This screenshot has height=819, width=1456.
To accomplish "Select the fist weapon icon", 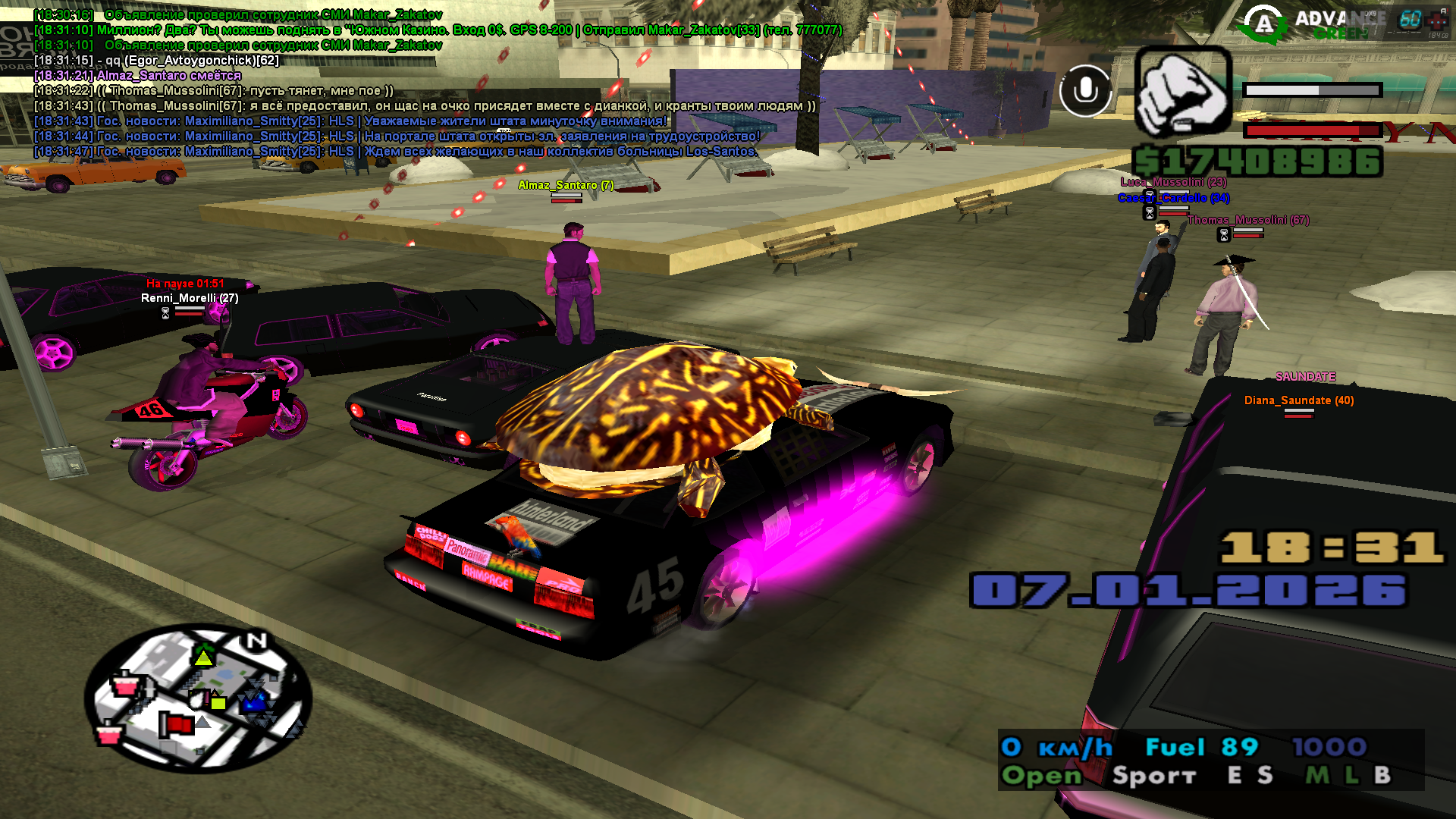I will 1182,93.
